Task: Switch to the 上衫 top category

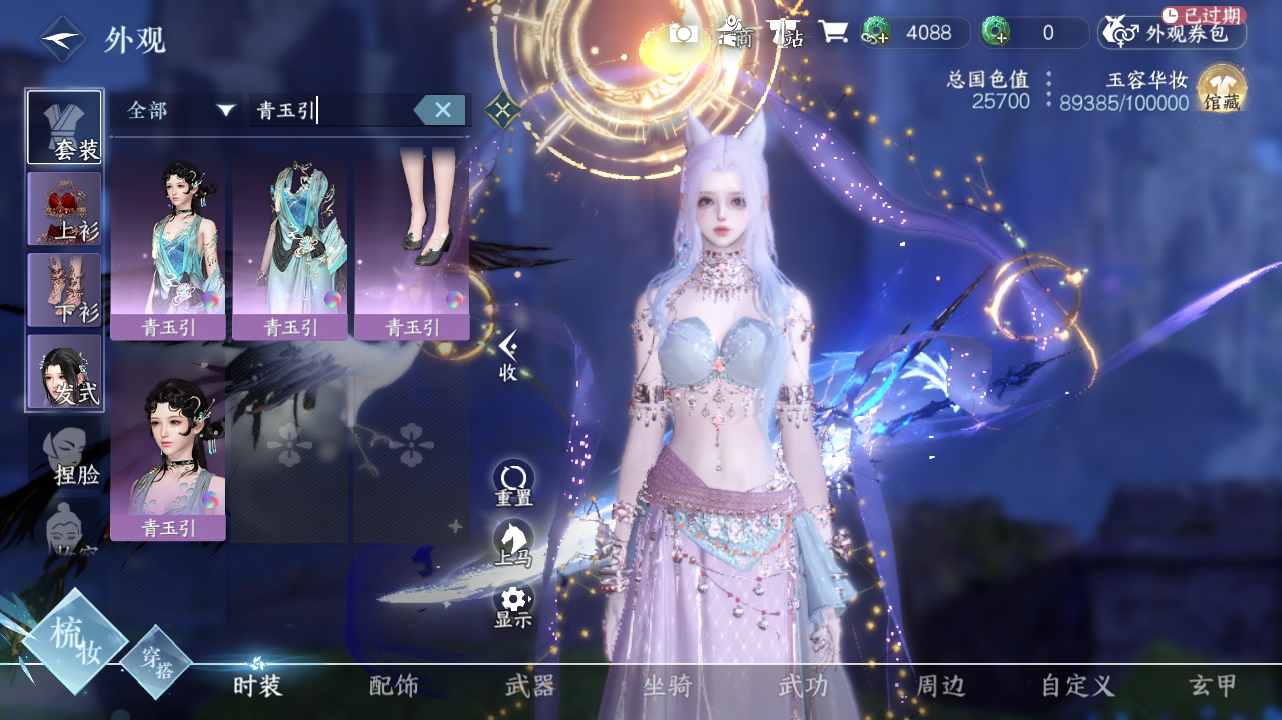Action: [65, 208]
